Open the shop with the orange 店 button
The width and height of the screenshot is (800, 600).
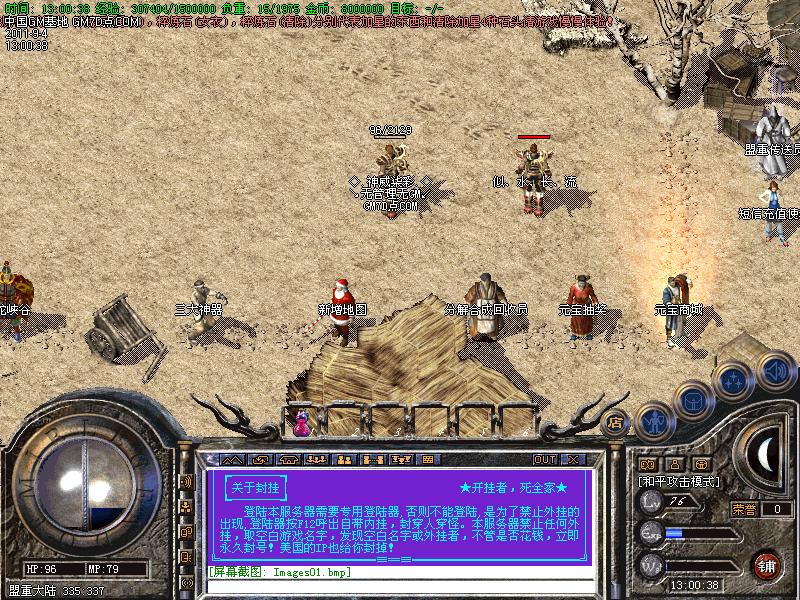coord(616,422)
